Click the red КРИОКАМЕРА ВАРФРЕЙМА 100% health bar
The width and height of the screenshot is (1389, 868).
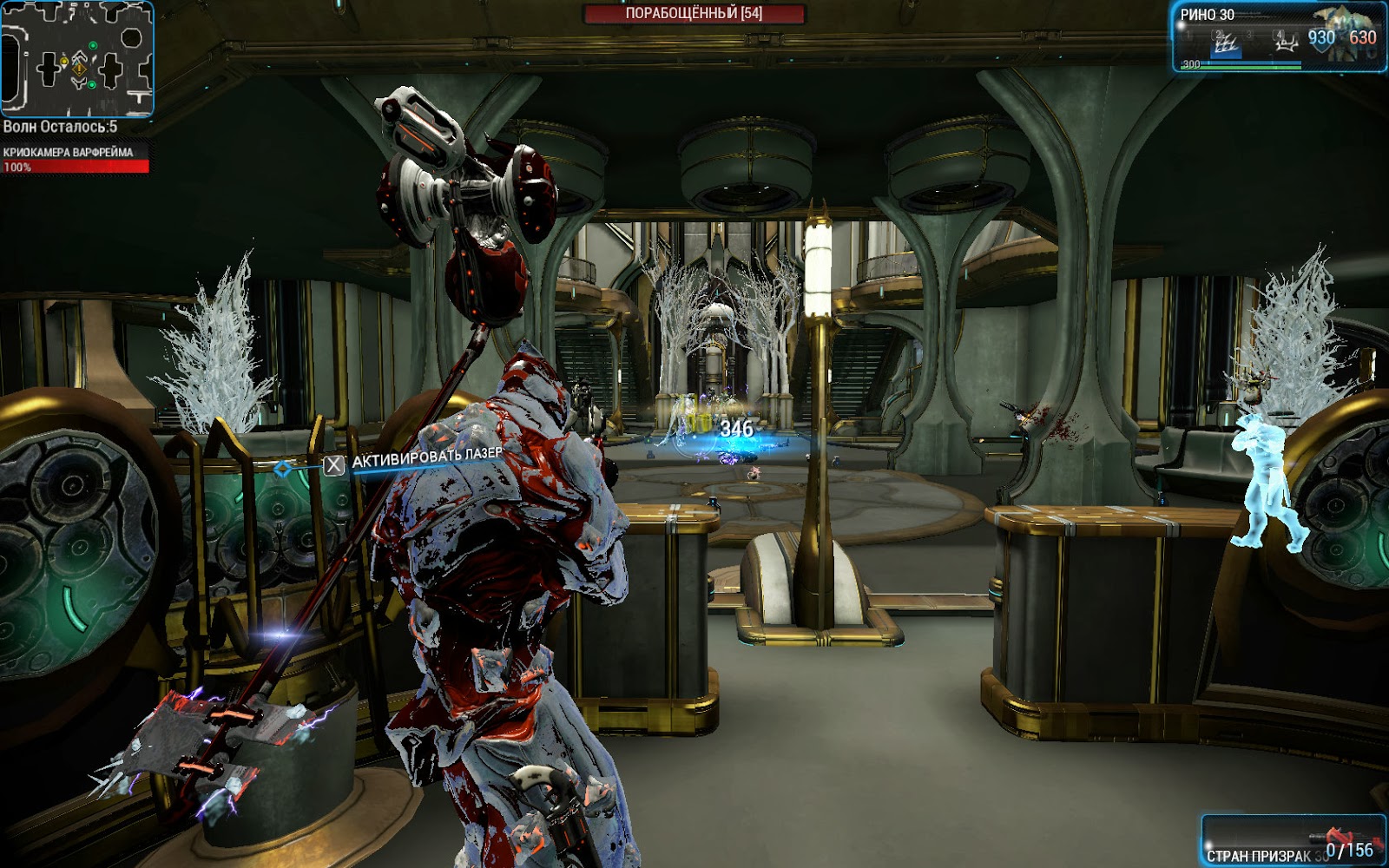click(x=78, y=168)
